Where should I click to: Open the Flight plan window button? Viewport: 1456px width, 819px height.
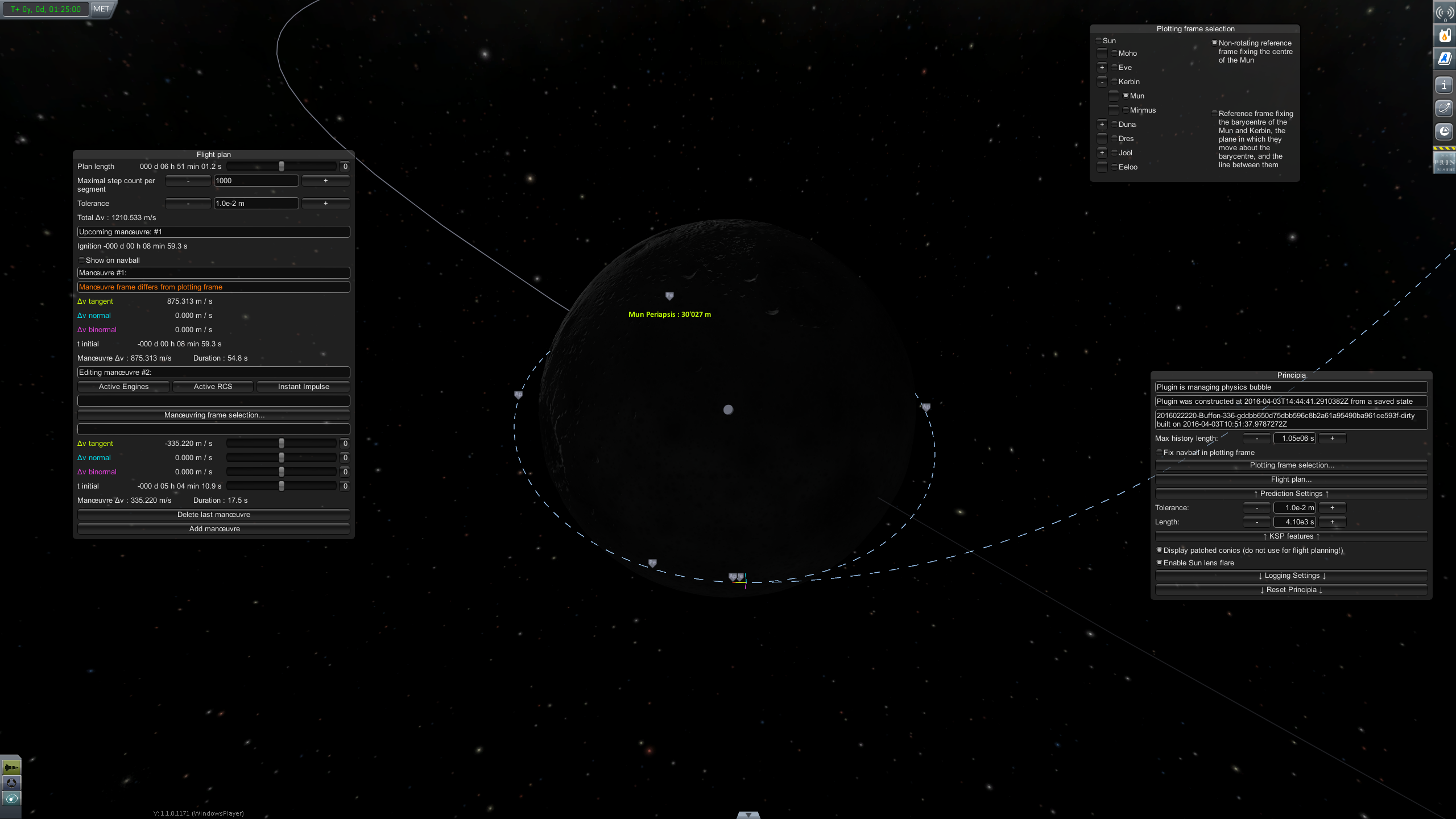pyautogui.click(x=1291, y=479)
